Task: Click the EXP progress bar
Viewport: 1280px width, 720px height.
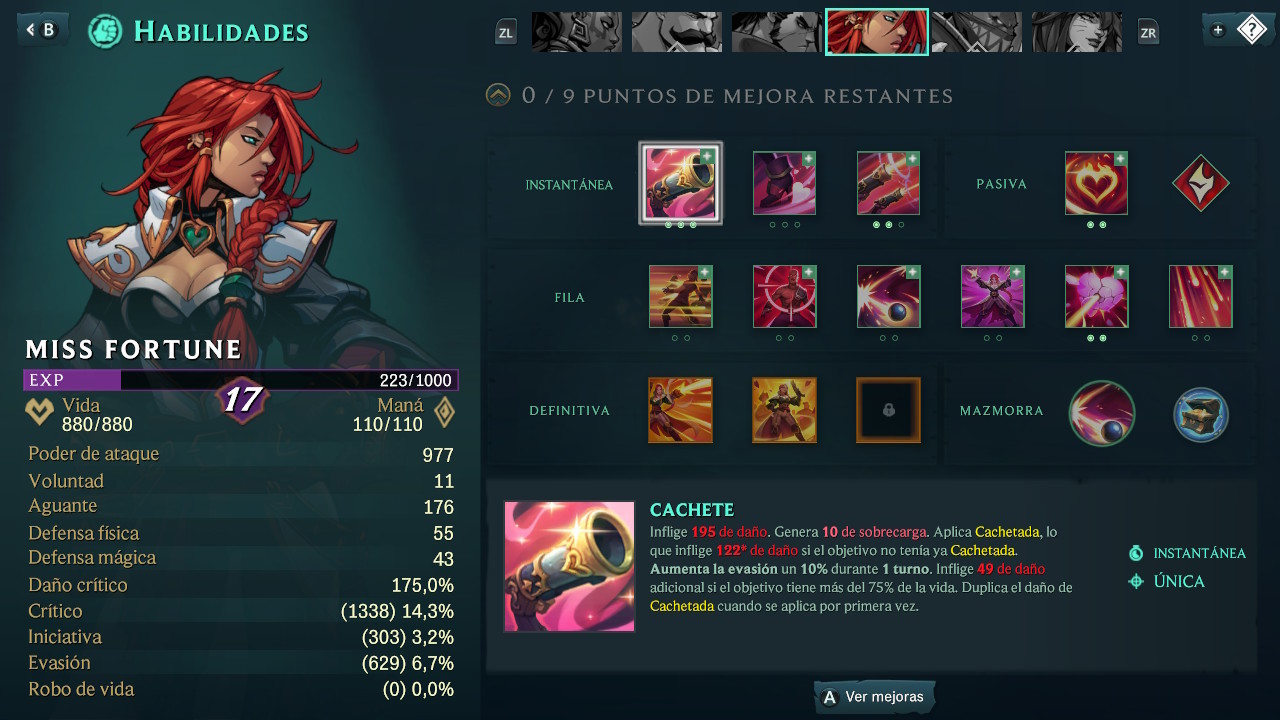Action: 240,380
